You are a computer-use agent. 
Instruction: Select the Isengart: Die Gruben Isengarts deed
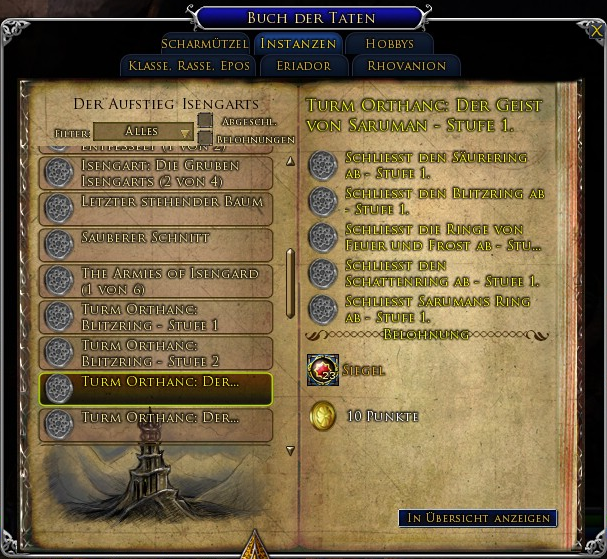click(155, 173)
